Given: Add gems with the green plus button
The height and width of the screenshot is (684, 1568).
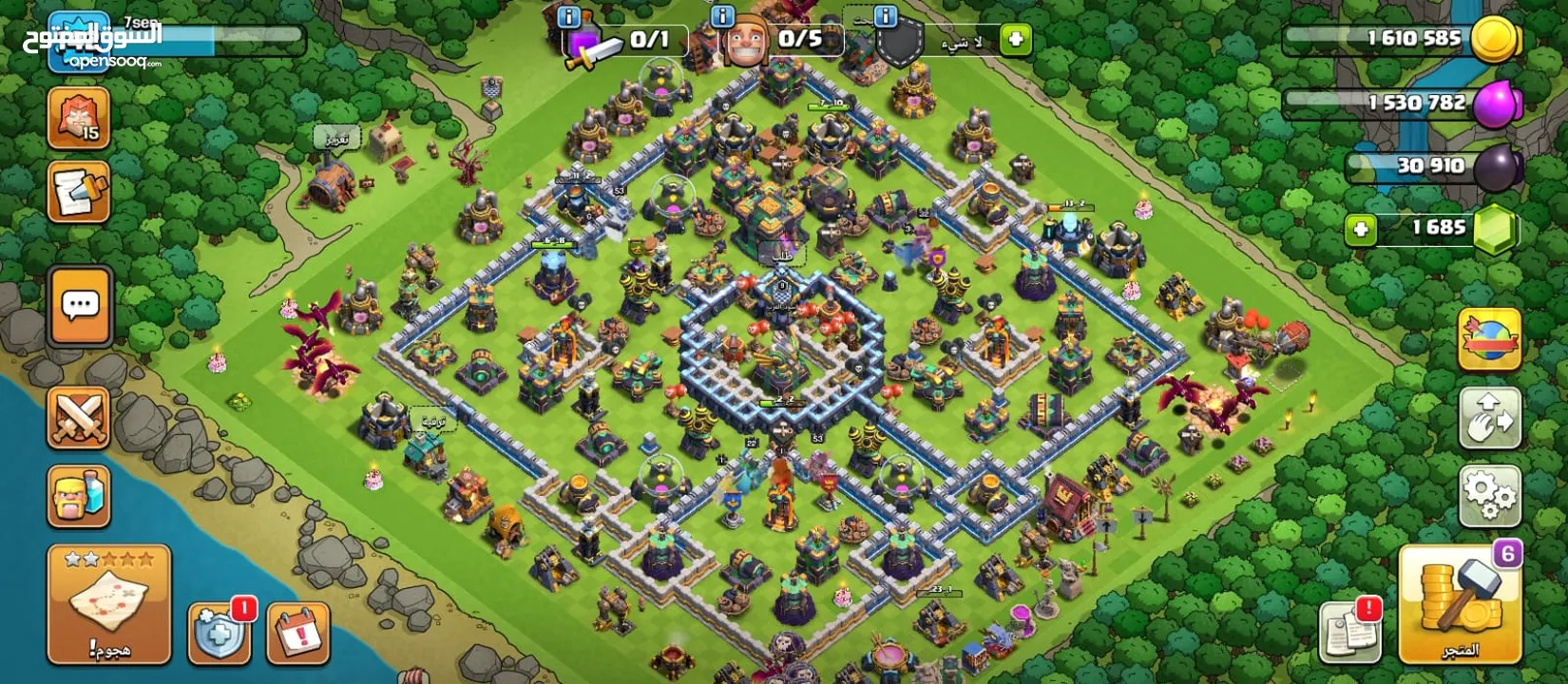Looking at the screenshot, I should [1361, 229].
